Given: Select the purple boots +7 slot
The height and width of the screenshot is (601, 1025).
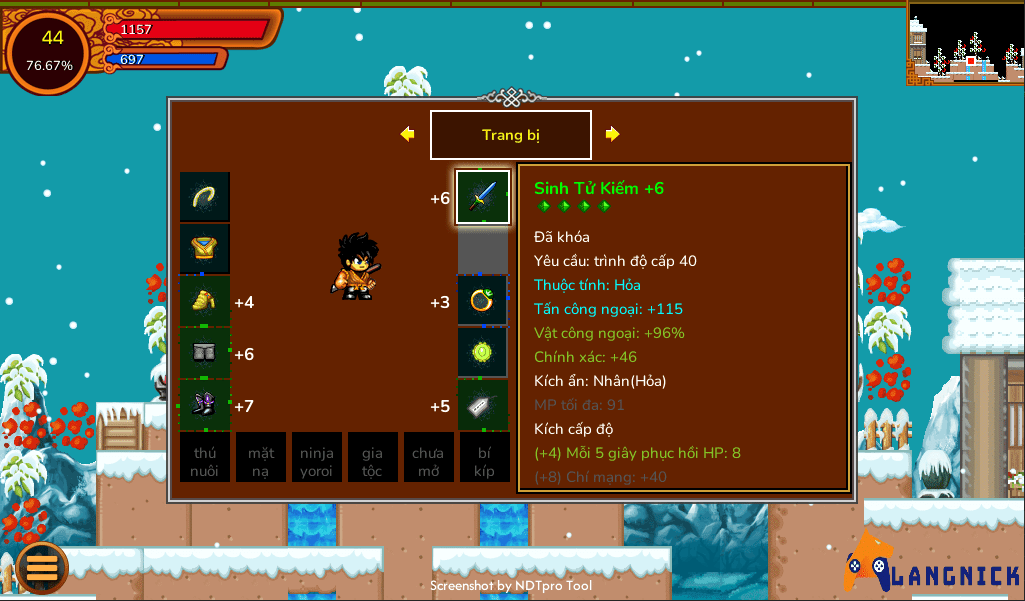Looking at the screenshot, I should coord(205,405).
